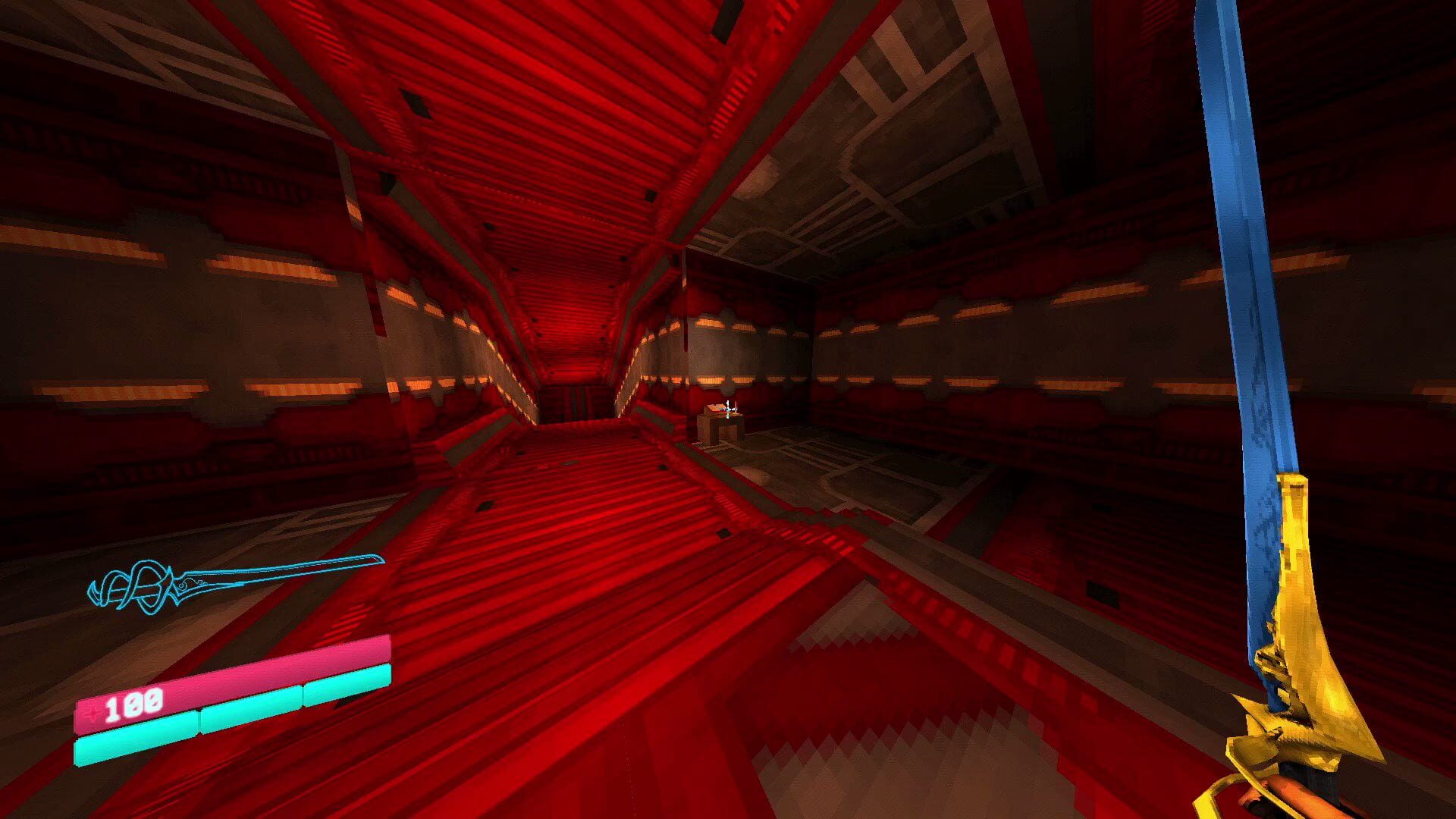Click the glowing sparkle pickup on the lectern
This screenshot has width=1456, height=819.
click(x=728, y=409)
